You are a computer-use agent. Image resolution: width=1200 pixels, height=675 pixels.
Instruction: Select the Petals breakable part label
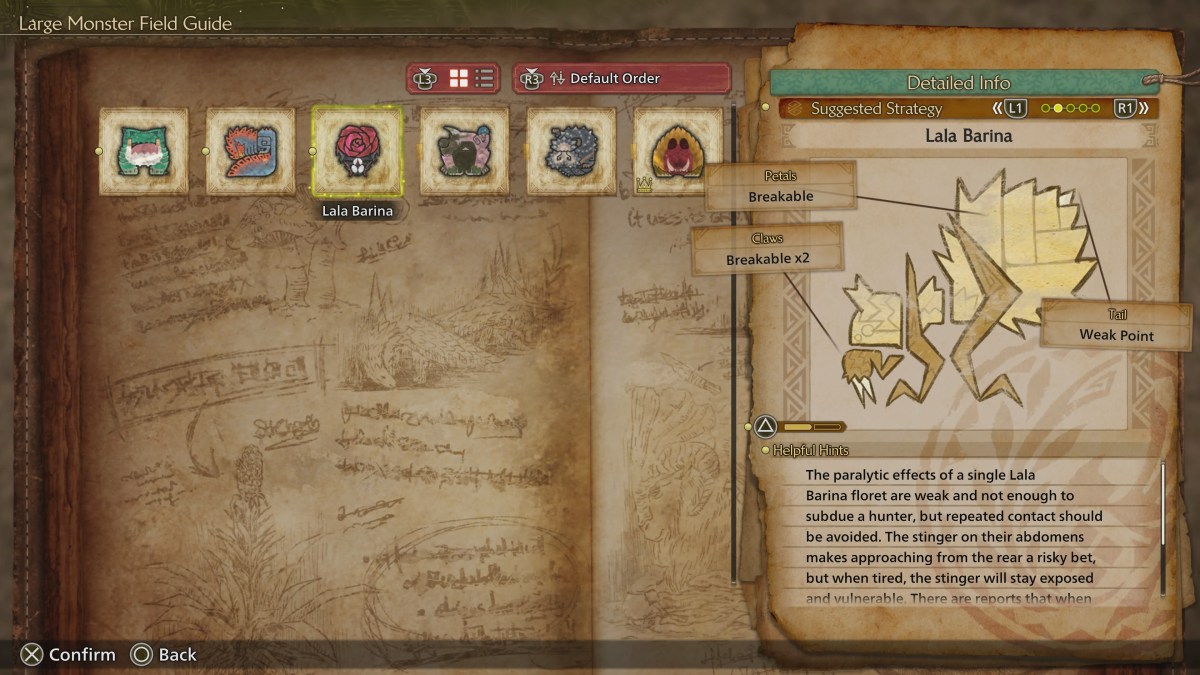pyautogui.click(x=781, y=187)
